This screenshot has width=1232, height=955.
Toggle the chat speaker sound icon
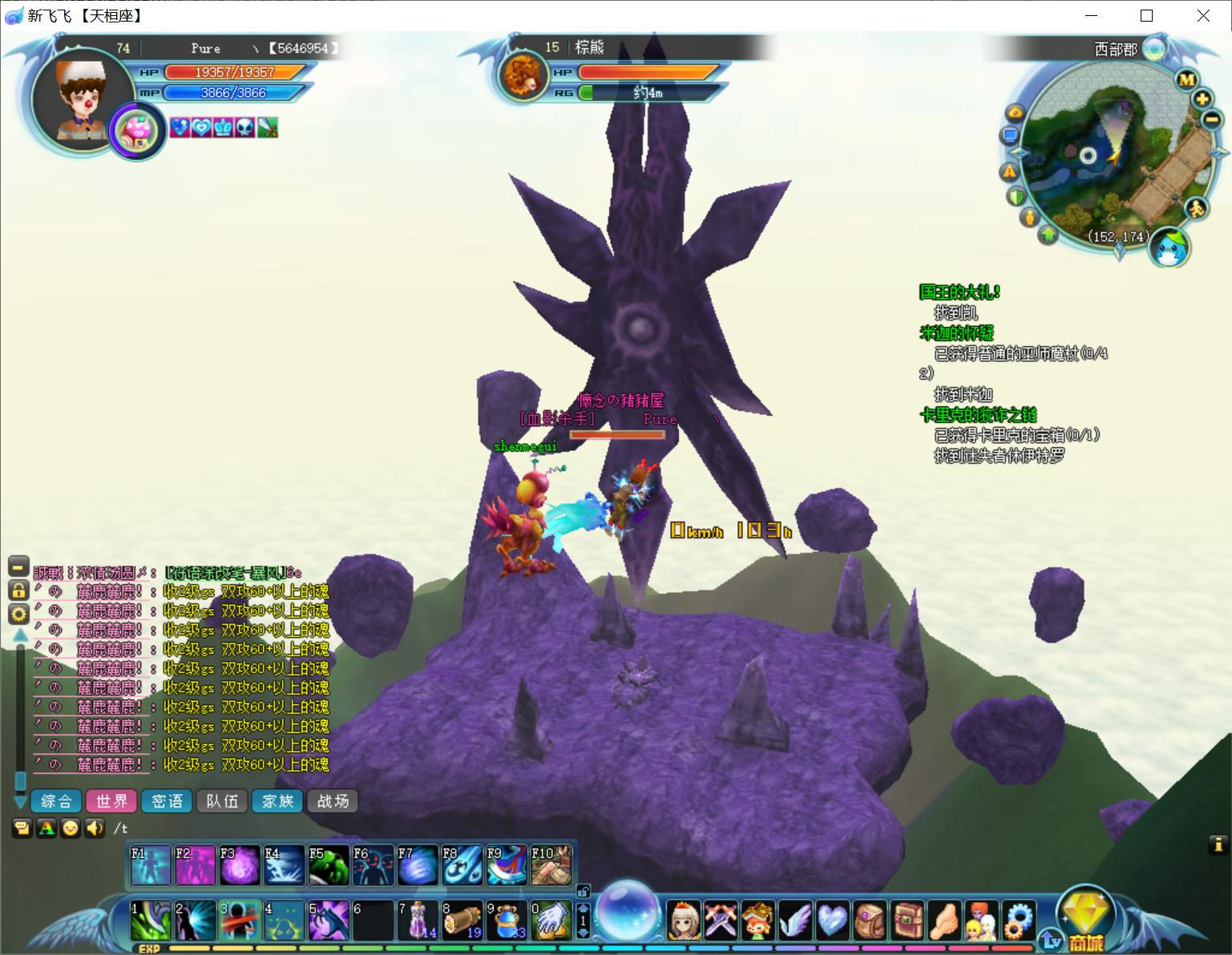[x=95, y=828]
